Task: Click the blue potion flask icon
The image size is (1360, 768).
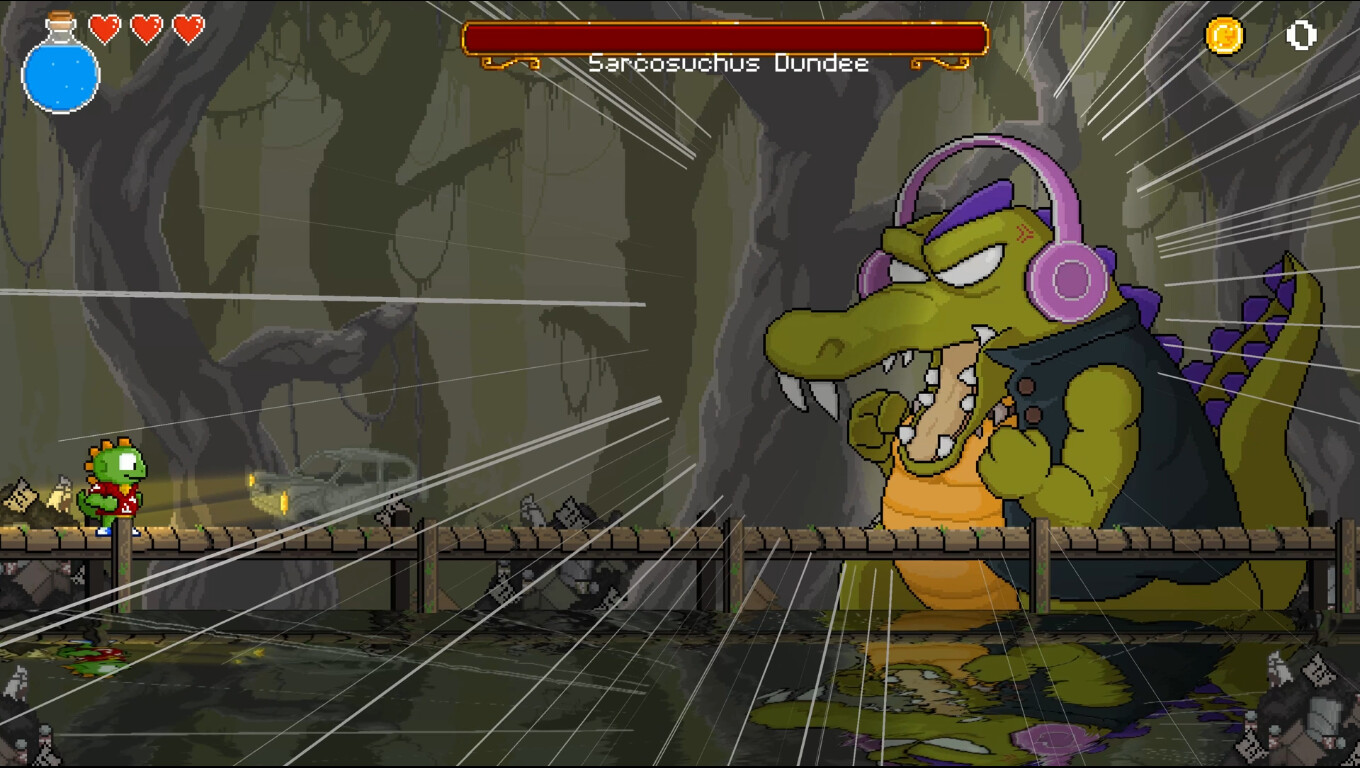Action: pyautogui.click(x=60, y=73)
